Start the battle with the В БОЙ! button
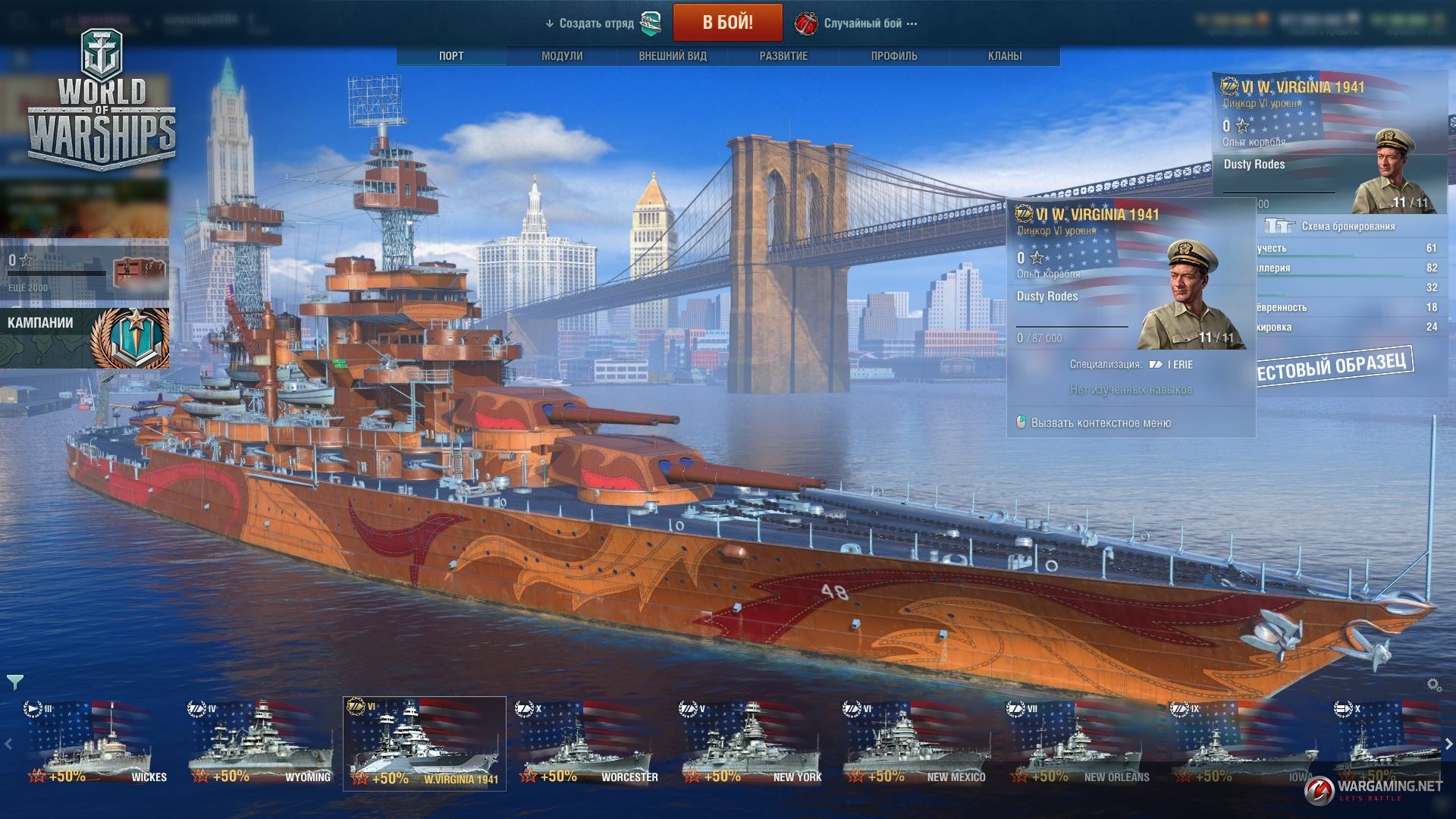1456x819 pixels. (727, 22)
